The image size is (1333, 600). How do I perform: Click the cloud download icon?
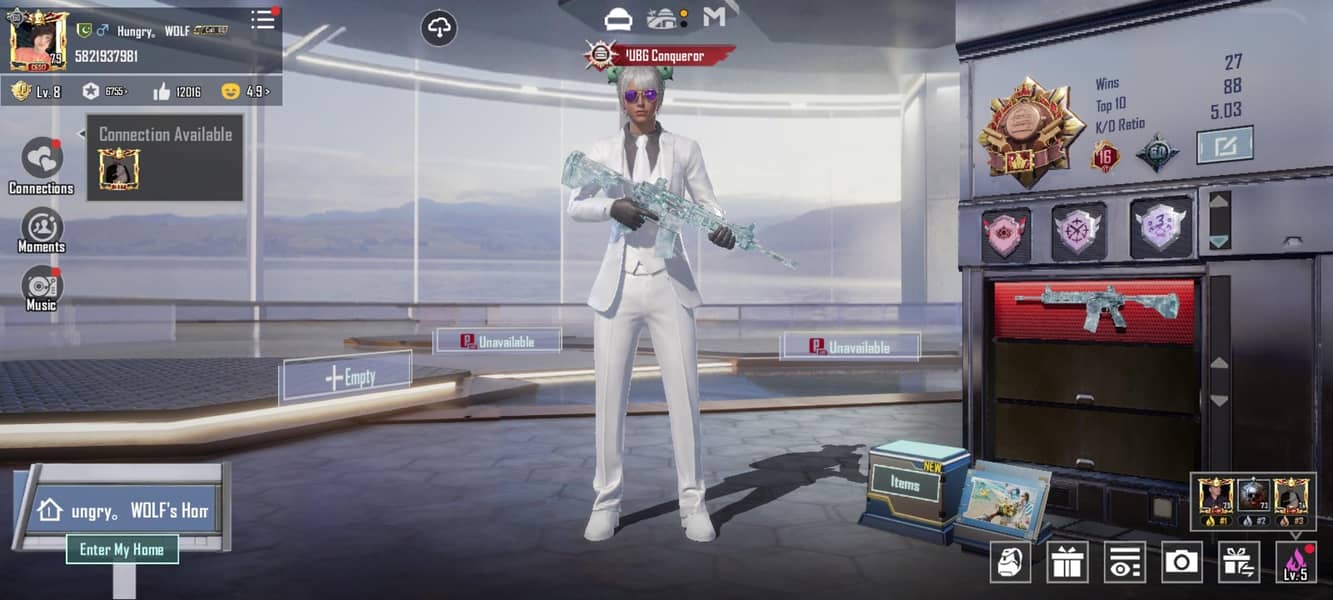[x=439, y=28]
